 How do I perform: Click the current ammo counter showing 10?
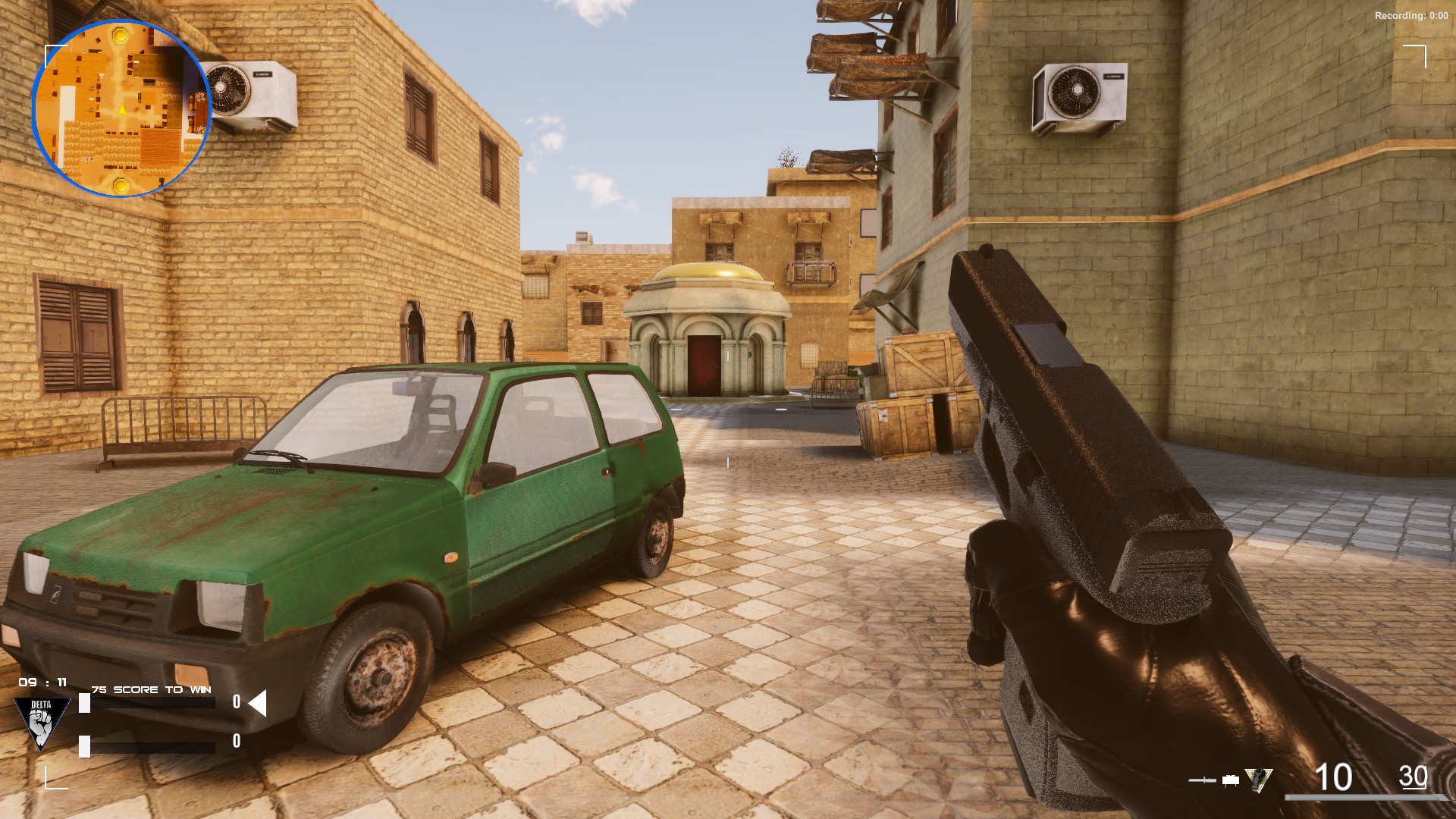point(1332,777)
